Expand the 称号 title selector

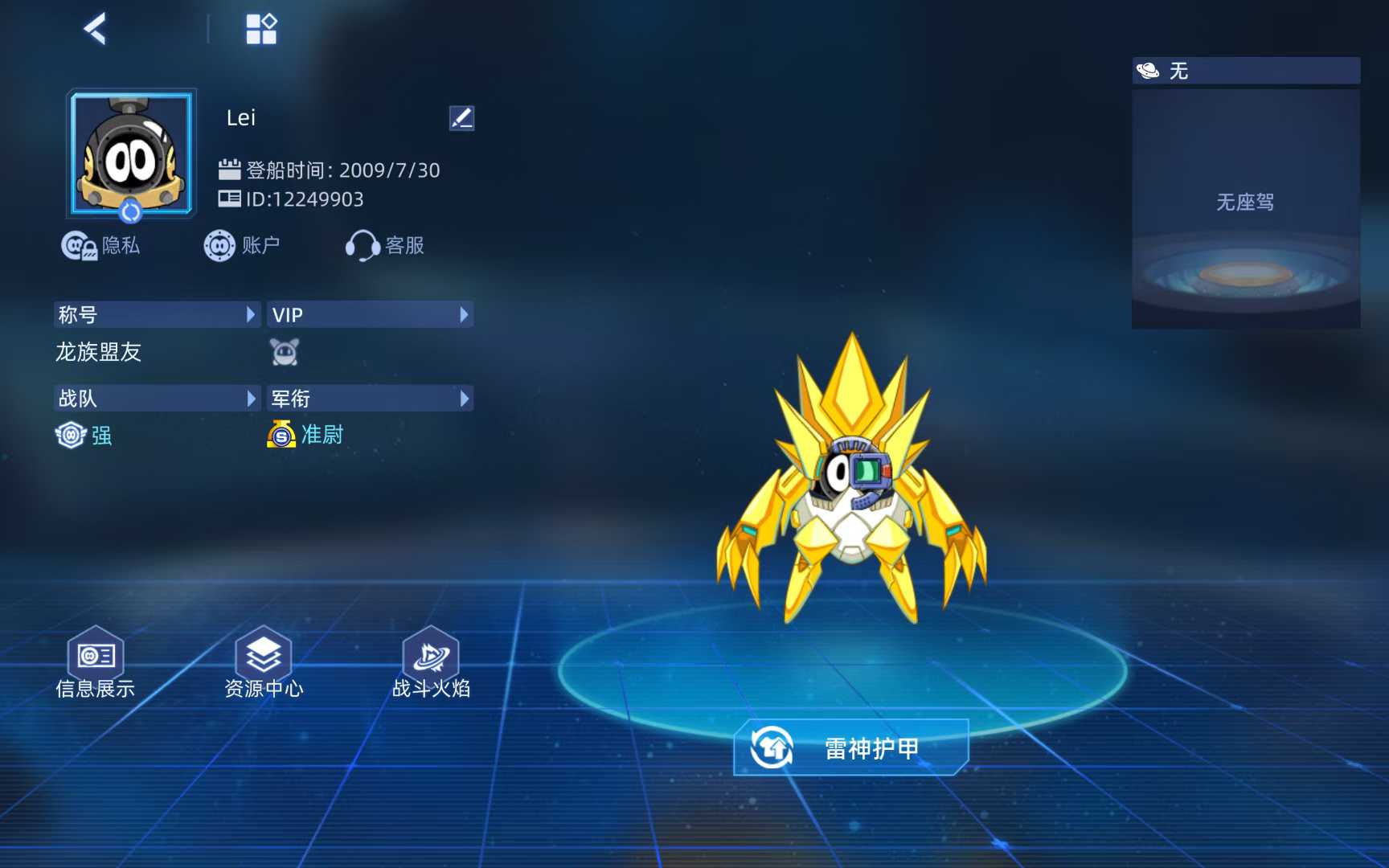pos(158,315)
